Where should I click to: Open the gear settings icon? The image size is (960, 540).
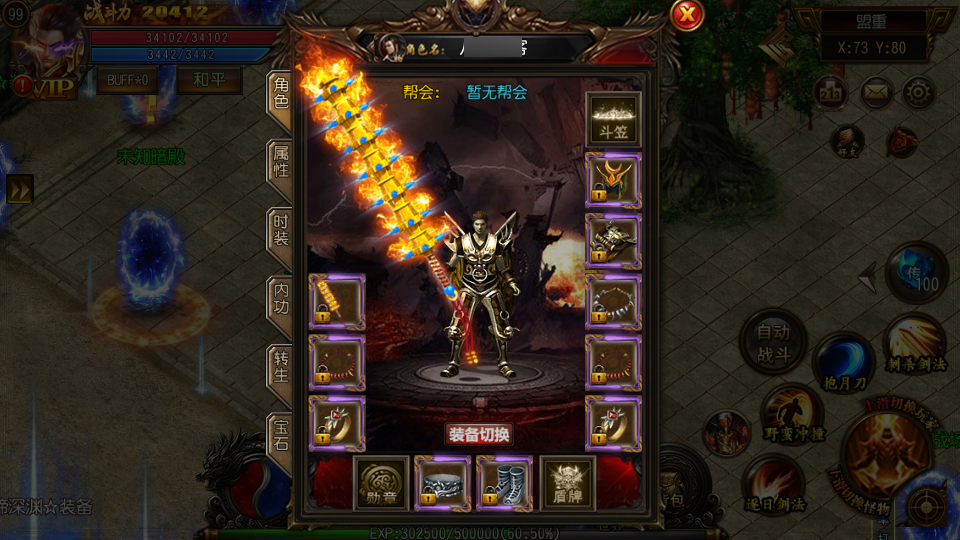pos(919,93)
